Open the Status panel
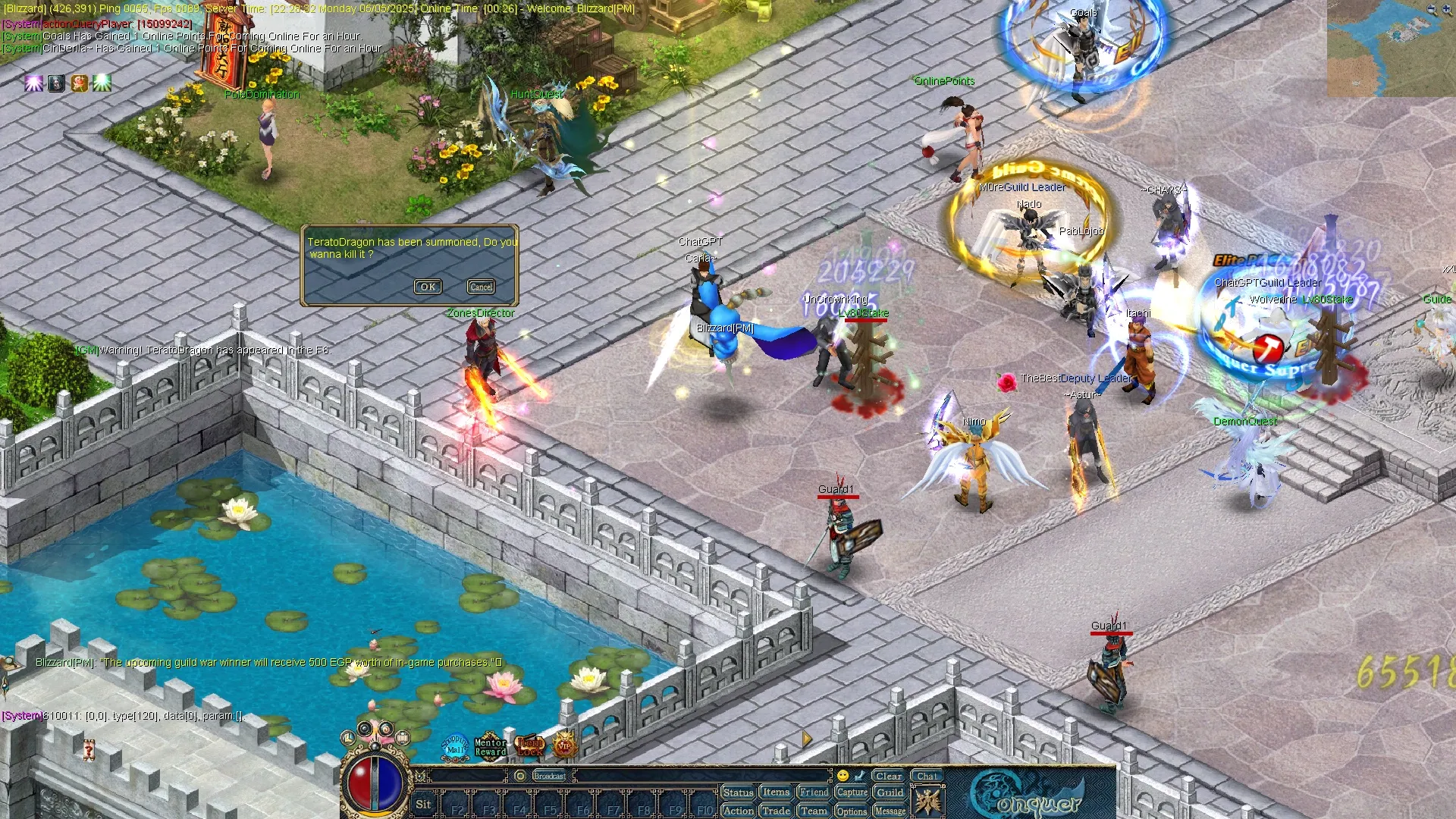Viewport: 1456px width, 819px height. pos(738,792)
